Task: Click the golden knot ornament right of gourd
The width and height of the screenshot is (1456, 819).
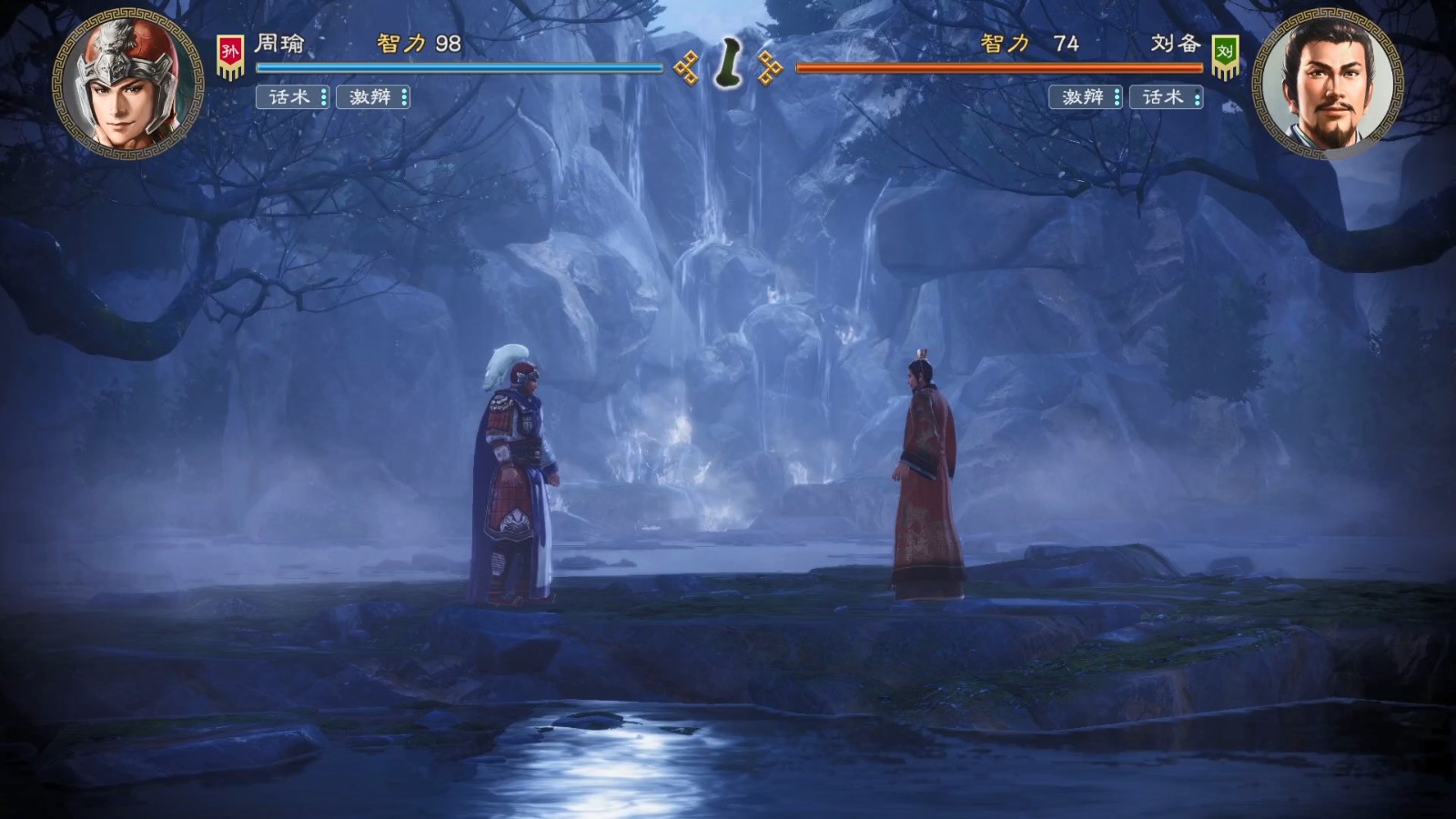Action: [769, 66]
